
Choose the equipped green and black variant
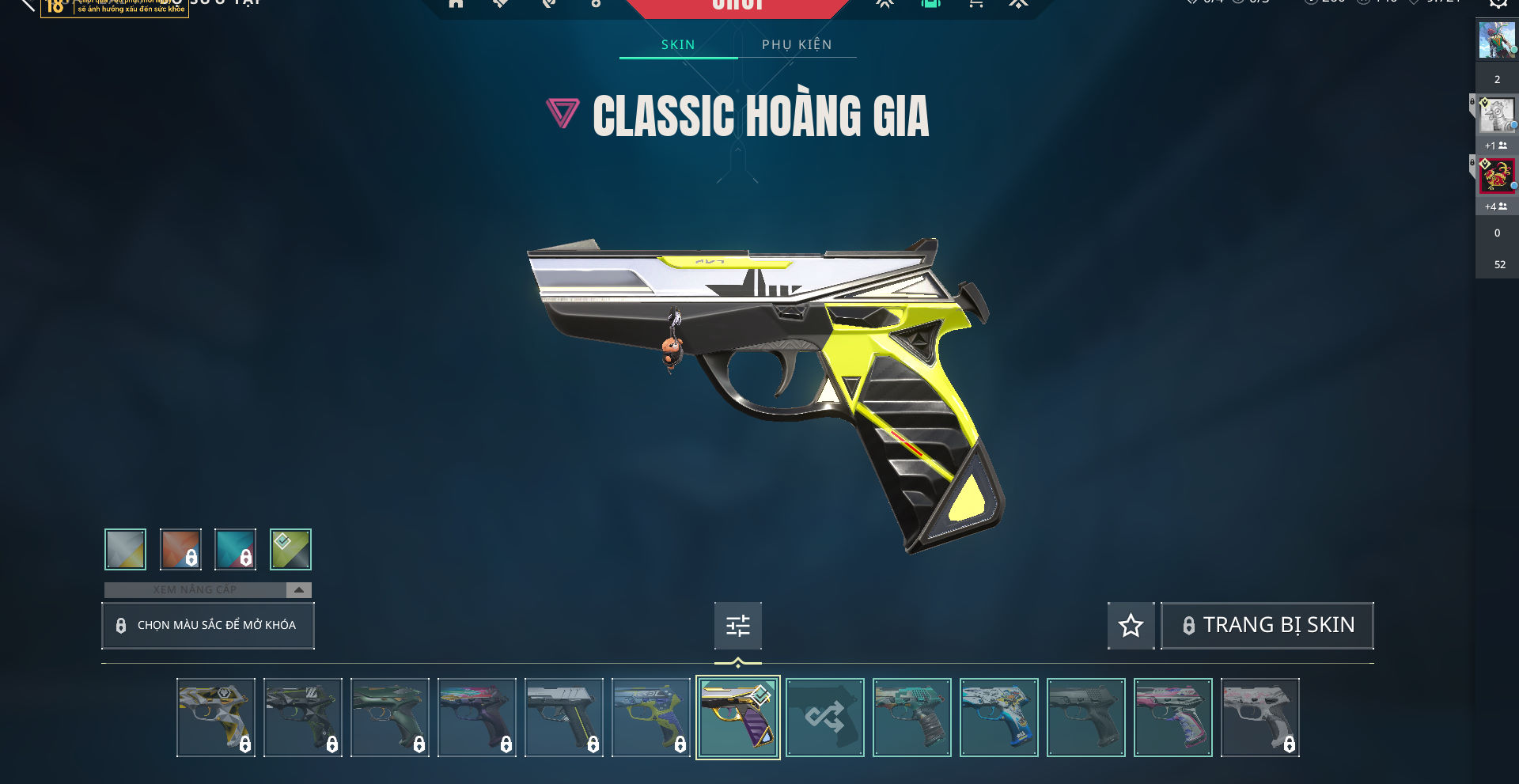pyautogui.click(x=290, y=549)
